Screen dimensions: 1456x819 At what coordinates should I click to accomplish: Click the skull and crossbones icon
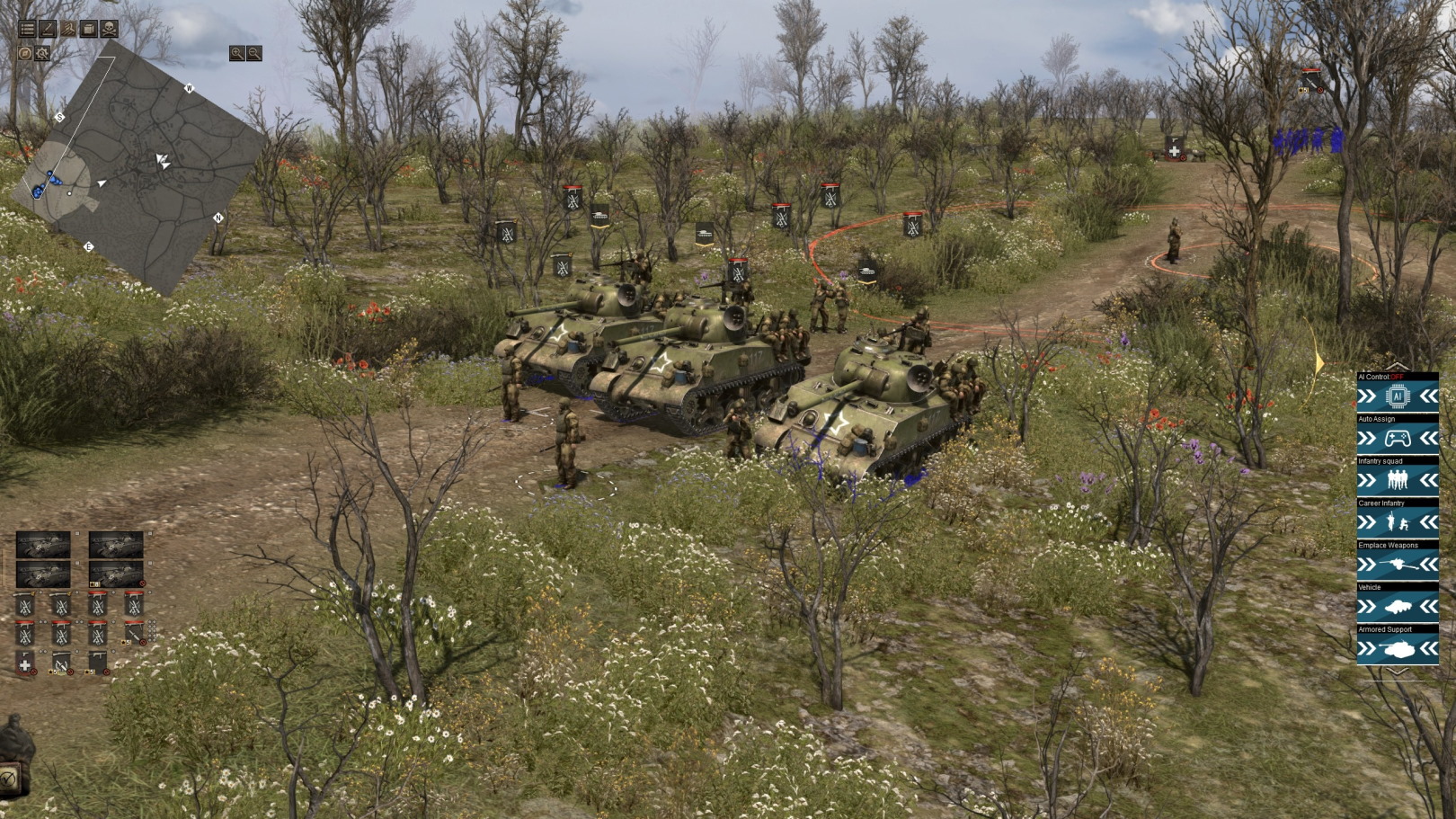pyautogui.click(x=109, y=29)
